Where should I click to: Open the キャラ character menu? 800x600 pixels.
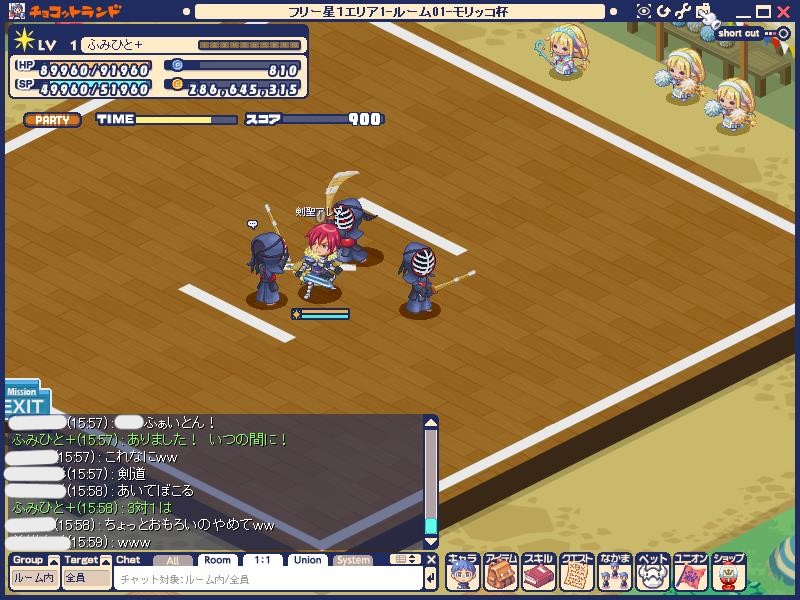click(x=462, y=572)
